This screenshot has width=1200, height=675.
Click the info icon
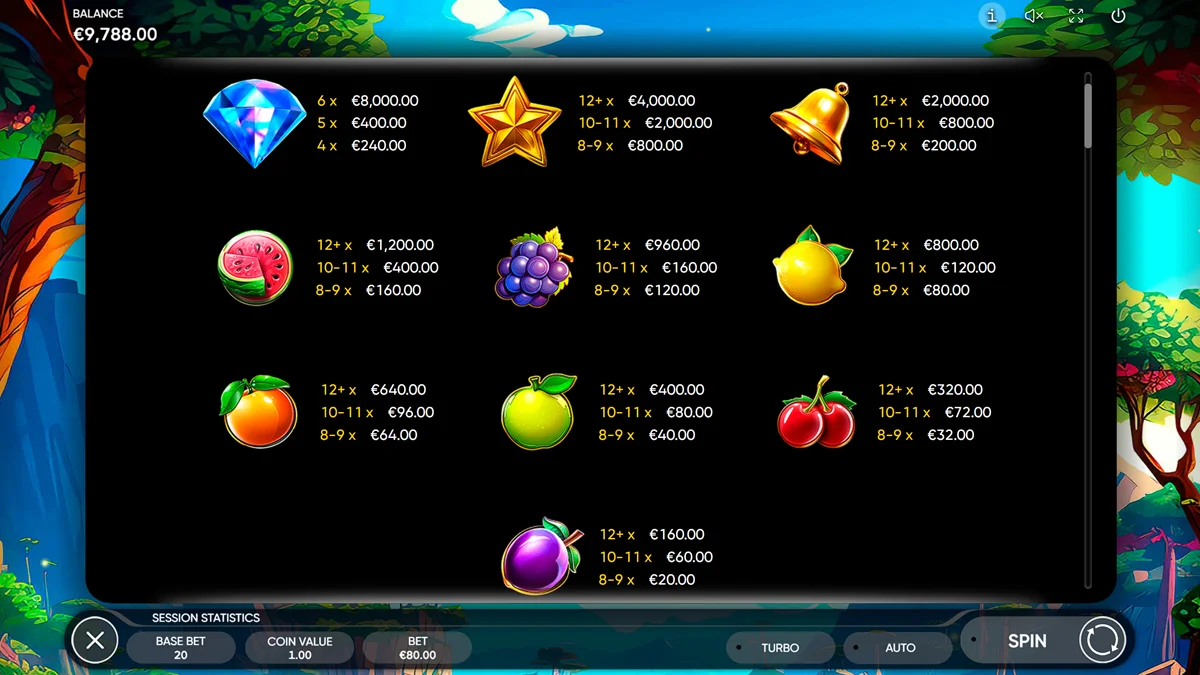point(992,16)
